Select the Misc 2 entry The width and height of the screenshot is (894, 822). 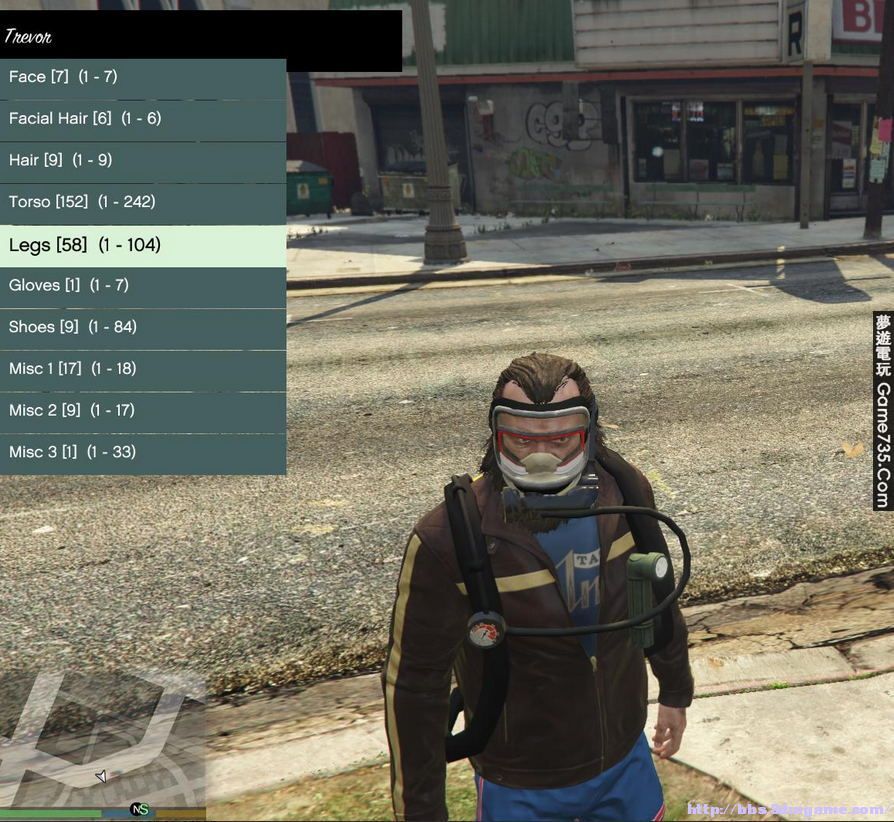click(143, 411)
